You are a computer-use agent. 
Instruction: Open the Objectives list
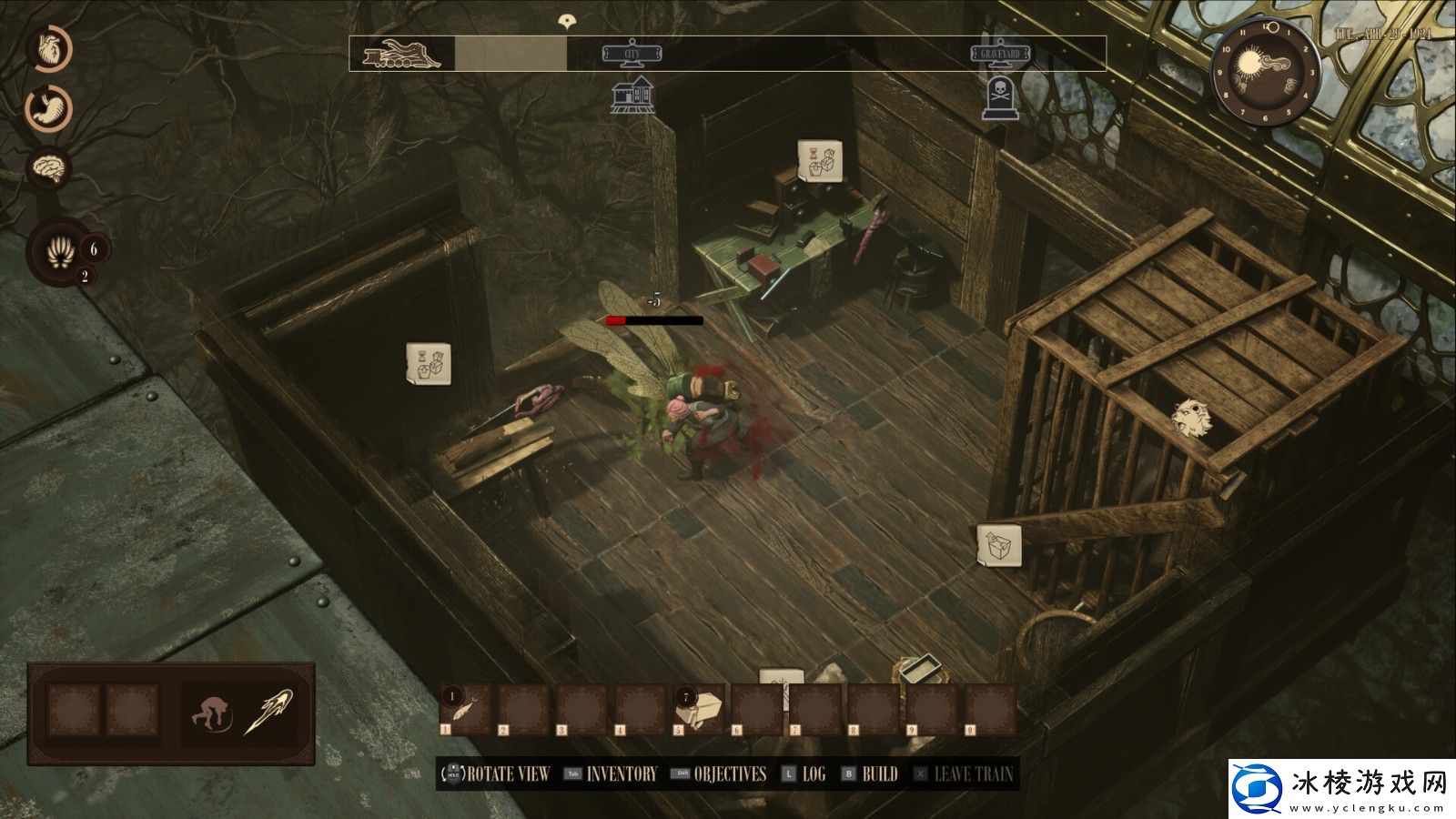coord(730,774)
